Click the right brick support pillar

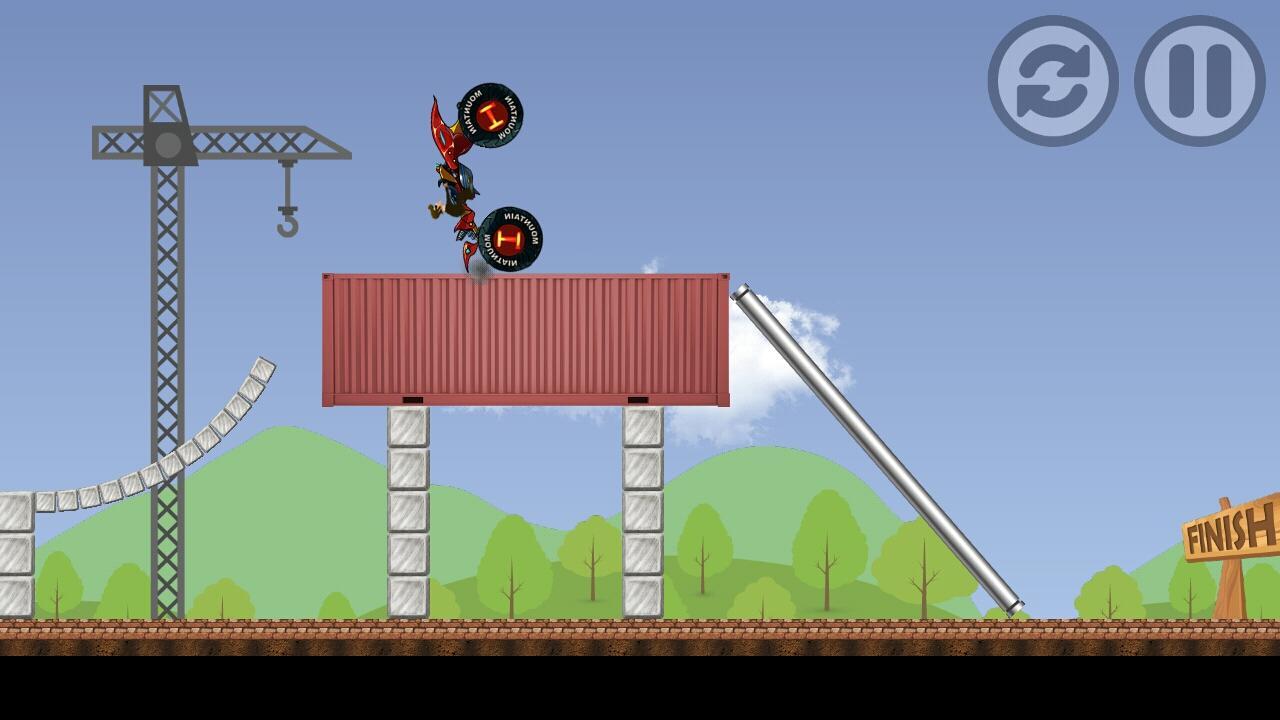(x=640, y=510)
